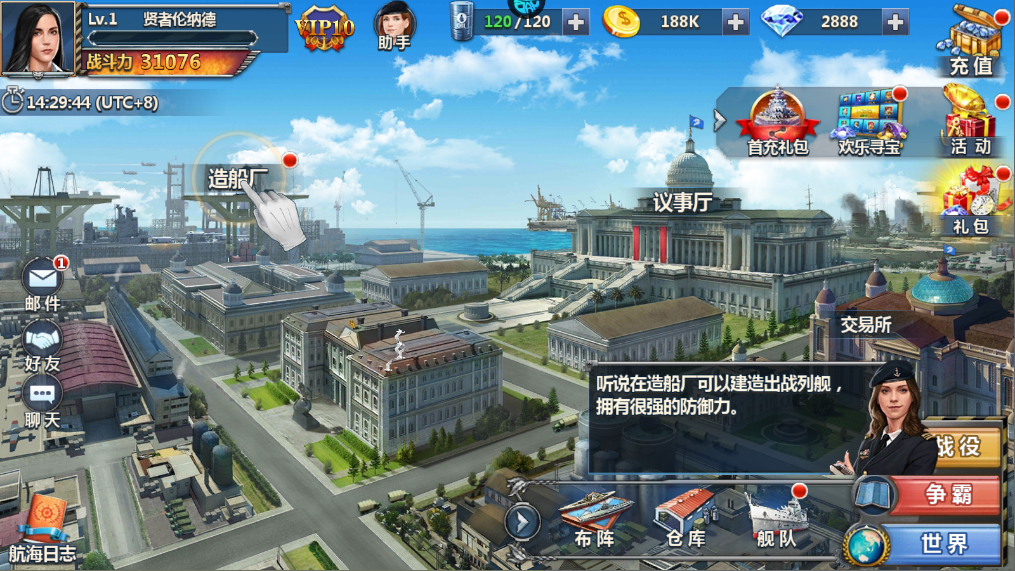Open the 聊天 chat window

42,400
